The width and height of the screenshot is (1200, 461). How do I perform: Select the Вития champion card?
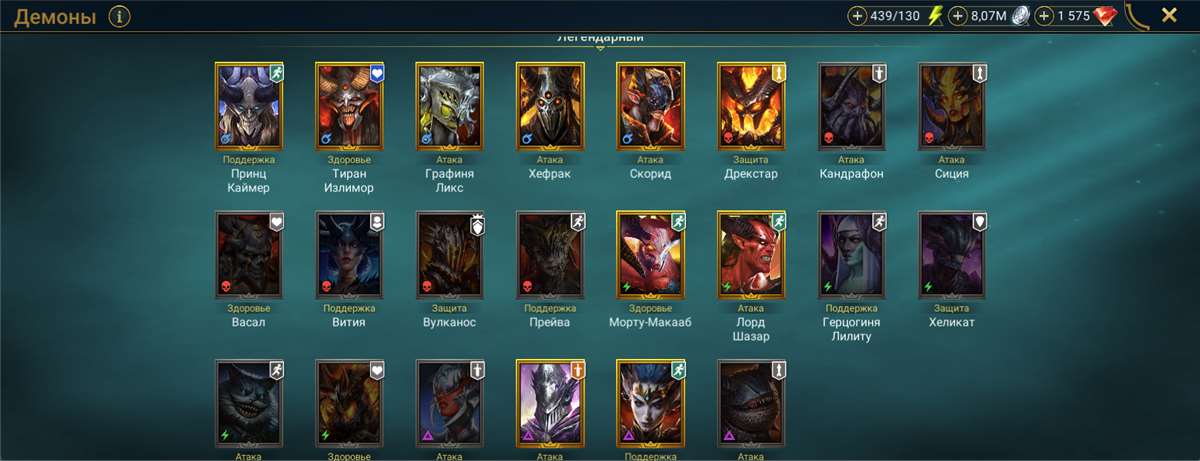350,254
